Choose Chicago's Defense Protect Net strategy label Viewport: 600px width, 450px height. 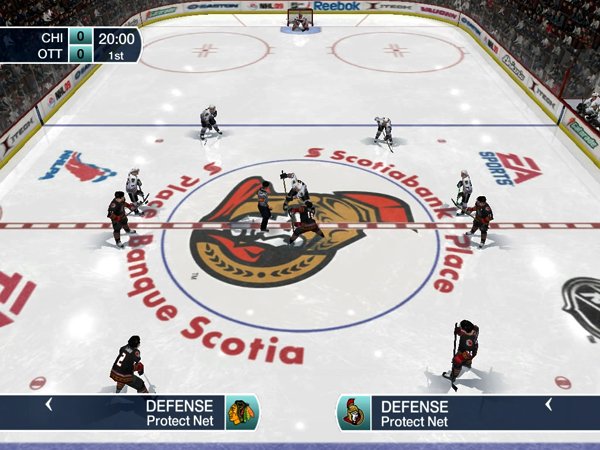(179, 413)
